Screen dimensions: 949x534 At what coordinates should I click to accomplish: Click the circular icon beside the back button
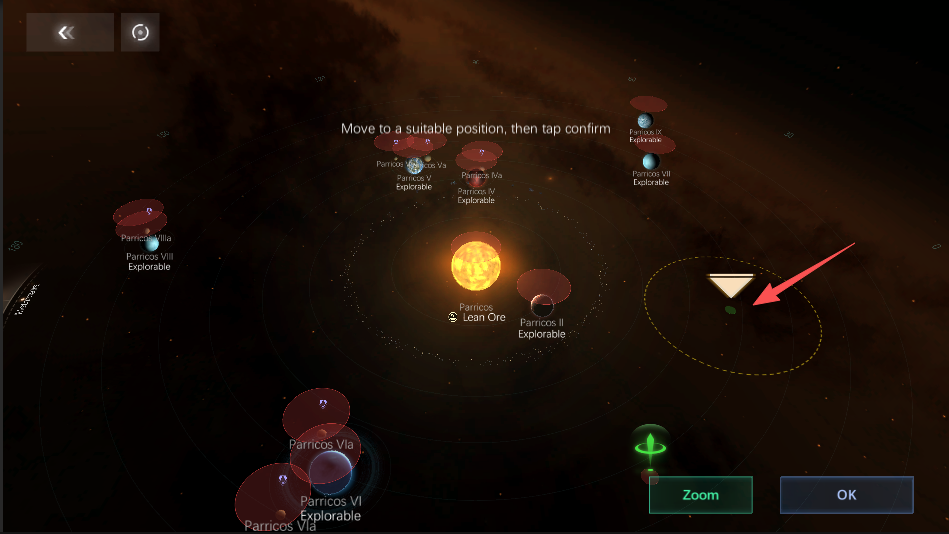coord(140,32)
